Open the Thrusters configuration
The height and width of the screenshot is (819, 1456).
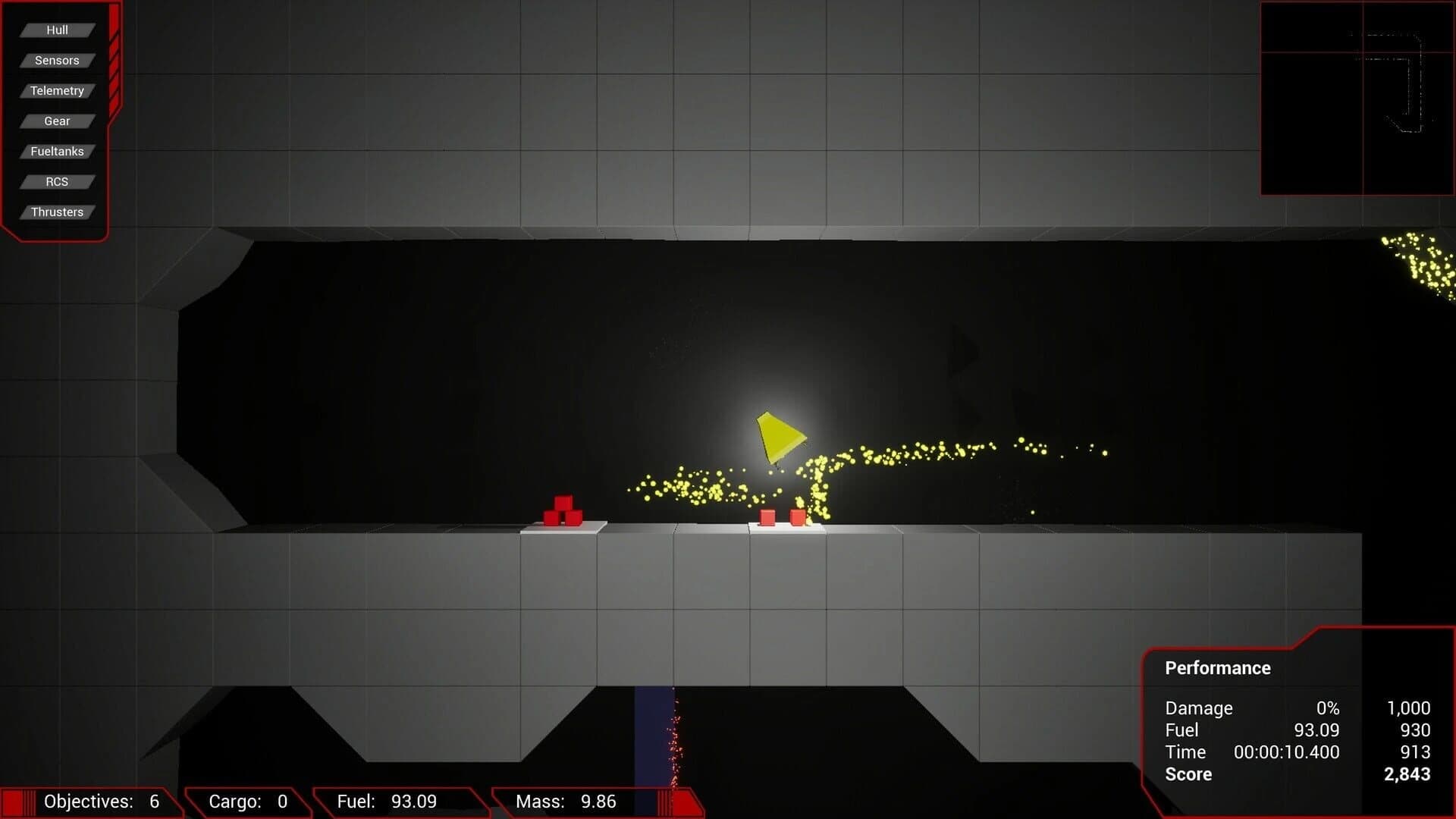click(57, 212)
